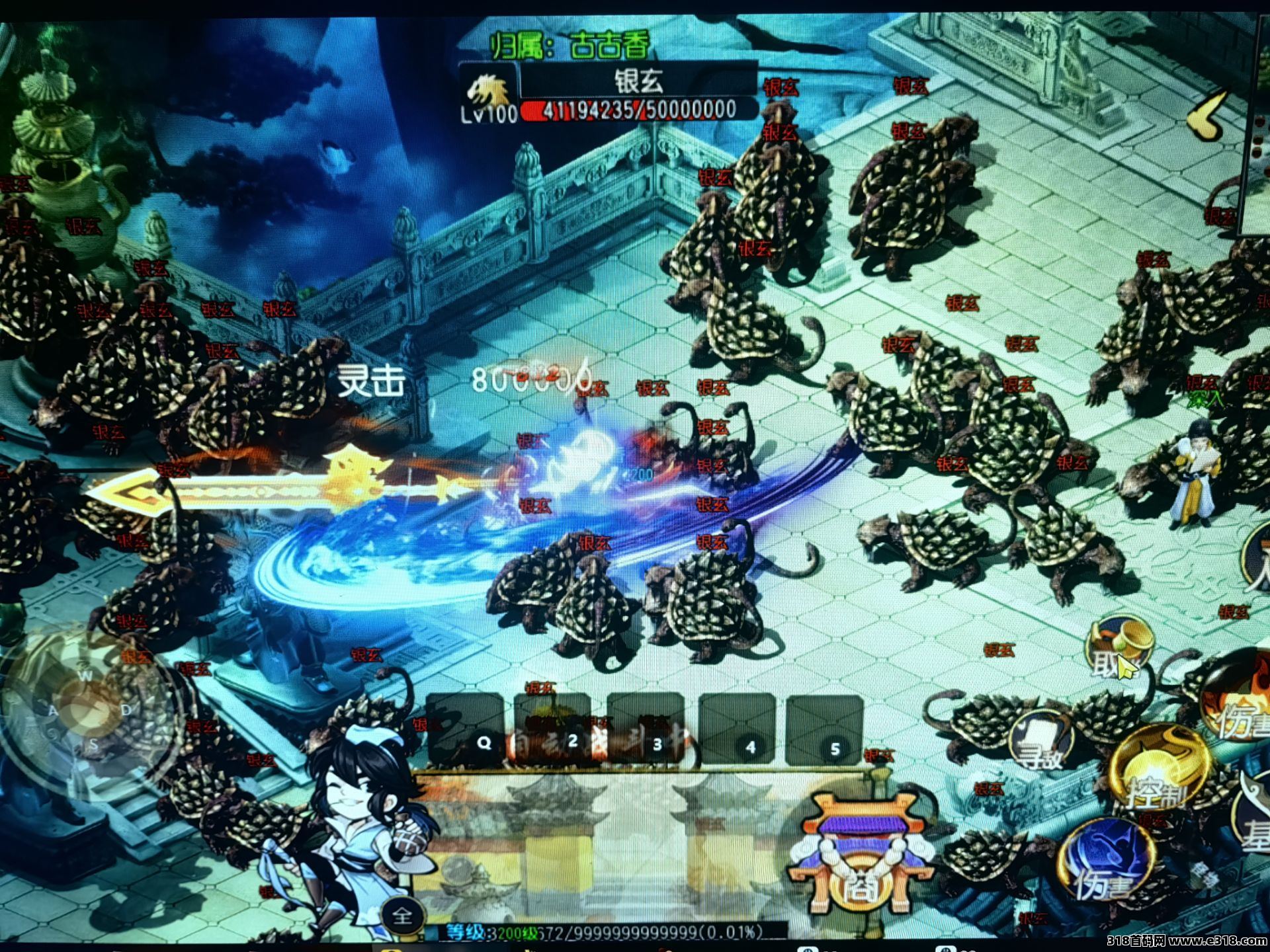This screenshot has height=952, width=1270.
Task: Click the round 全 button
Action: [402, 916]
